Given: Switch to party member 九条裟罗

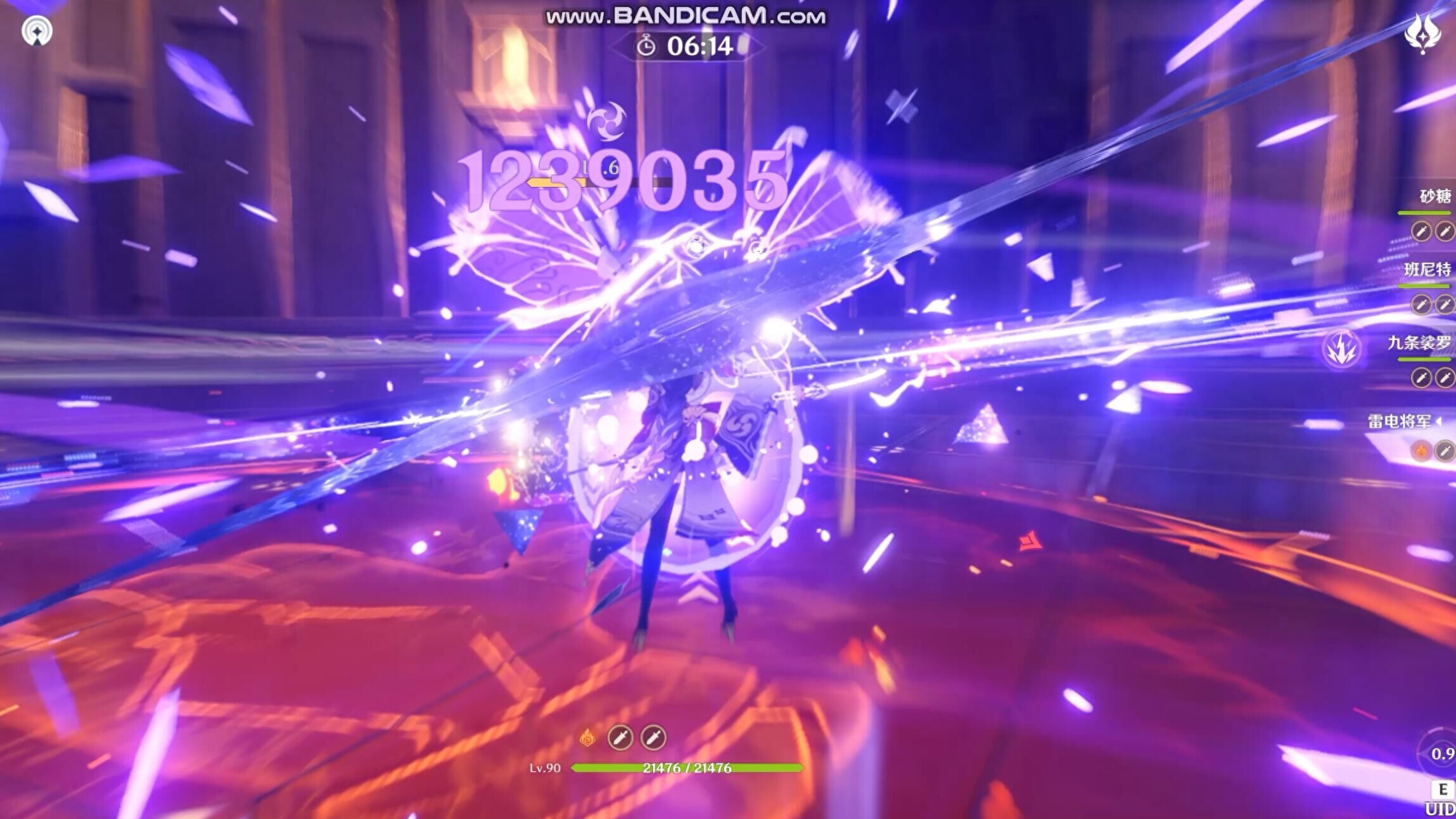Looking at the screenshot, I should click(x=1419, y=343).
